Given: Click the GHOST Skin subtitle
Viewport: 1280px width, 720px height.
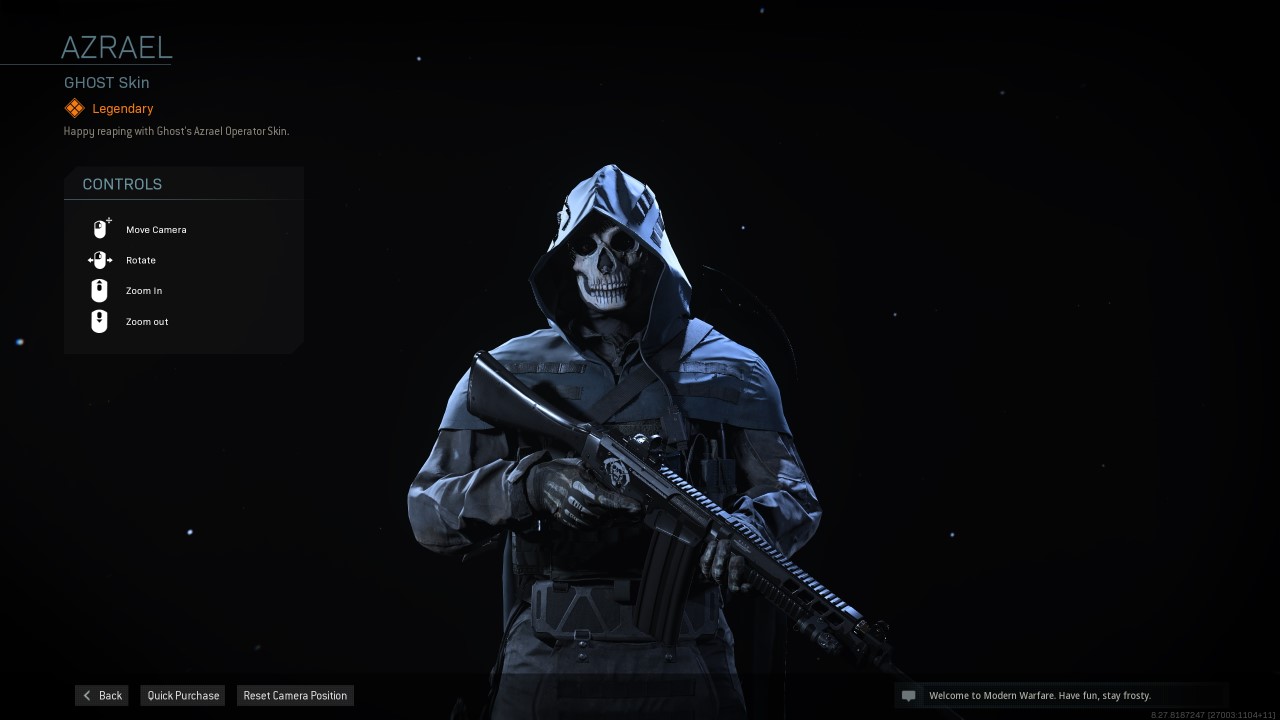Looking at the screenshot, I should coord(106,82).
